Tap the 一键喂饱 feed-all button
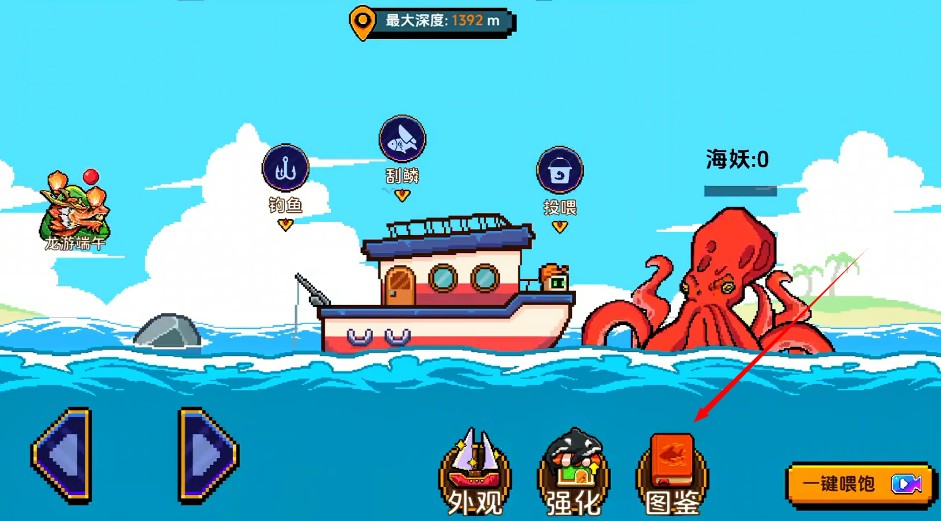Screen dimensions: 941x521 tap(860, 484)
